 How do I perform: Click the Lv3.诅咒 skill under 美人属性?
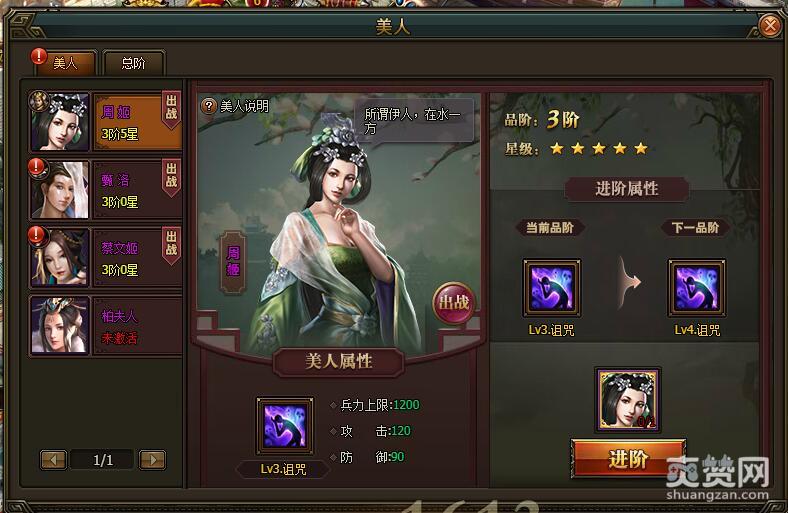(284, 426)
